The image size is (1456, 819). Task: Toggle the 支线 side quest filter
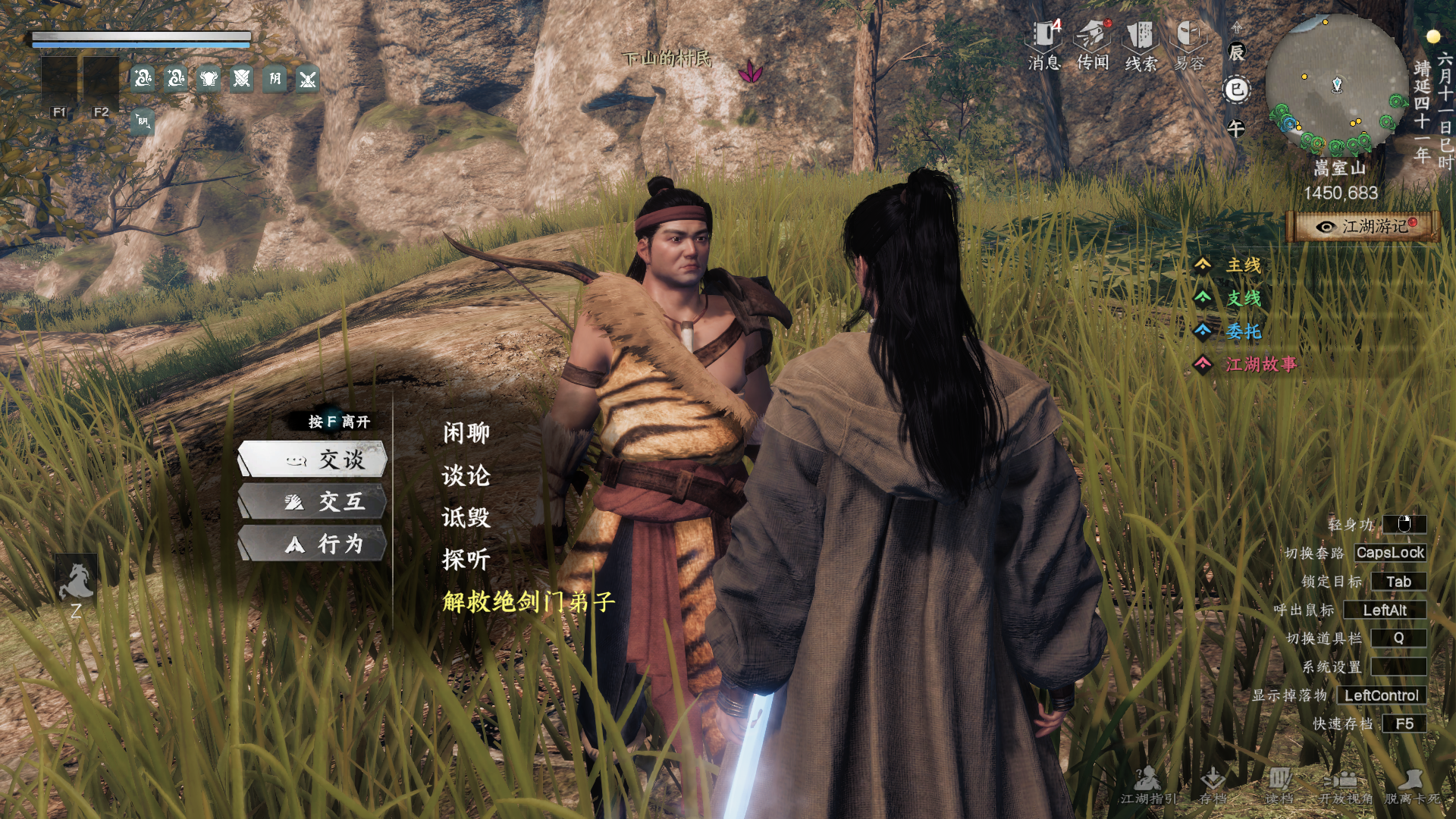(1244, 299)
